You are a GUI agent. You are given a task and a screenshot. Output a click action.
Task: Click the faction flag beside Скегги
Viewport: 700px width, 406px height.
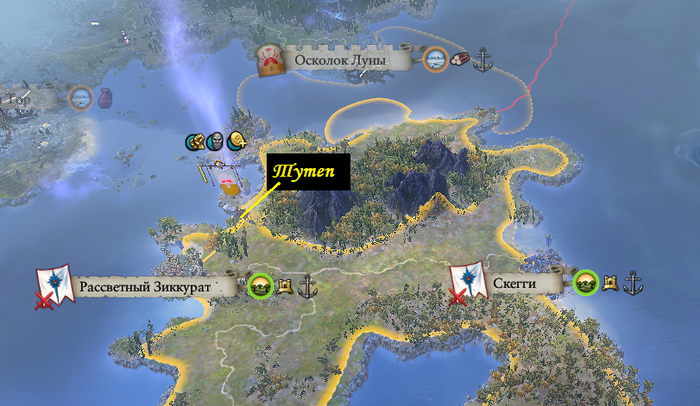pos(465,282)
